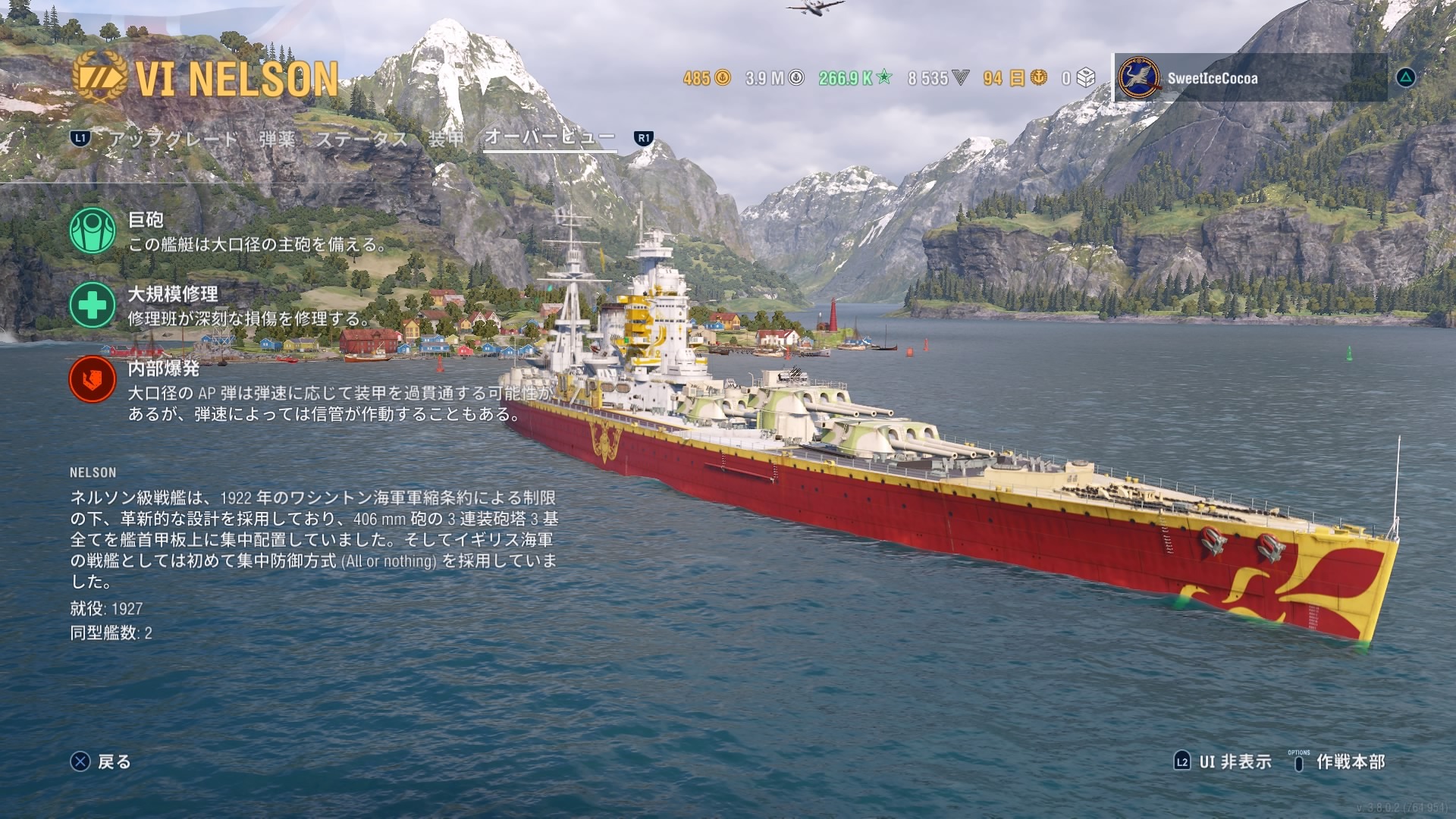Open the 弾薬 tab

277,139
